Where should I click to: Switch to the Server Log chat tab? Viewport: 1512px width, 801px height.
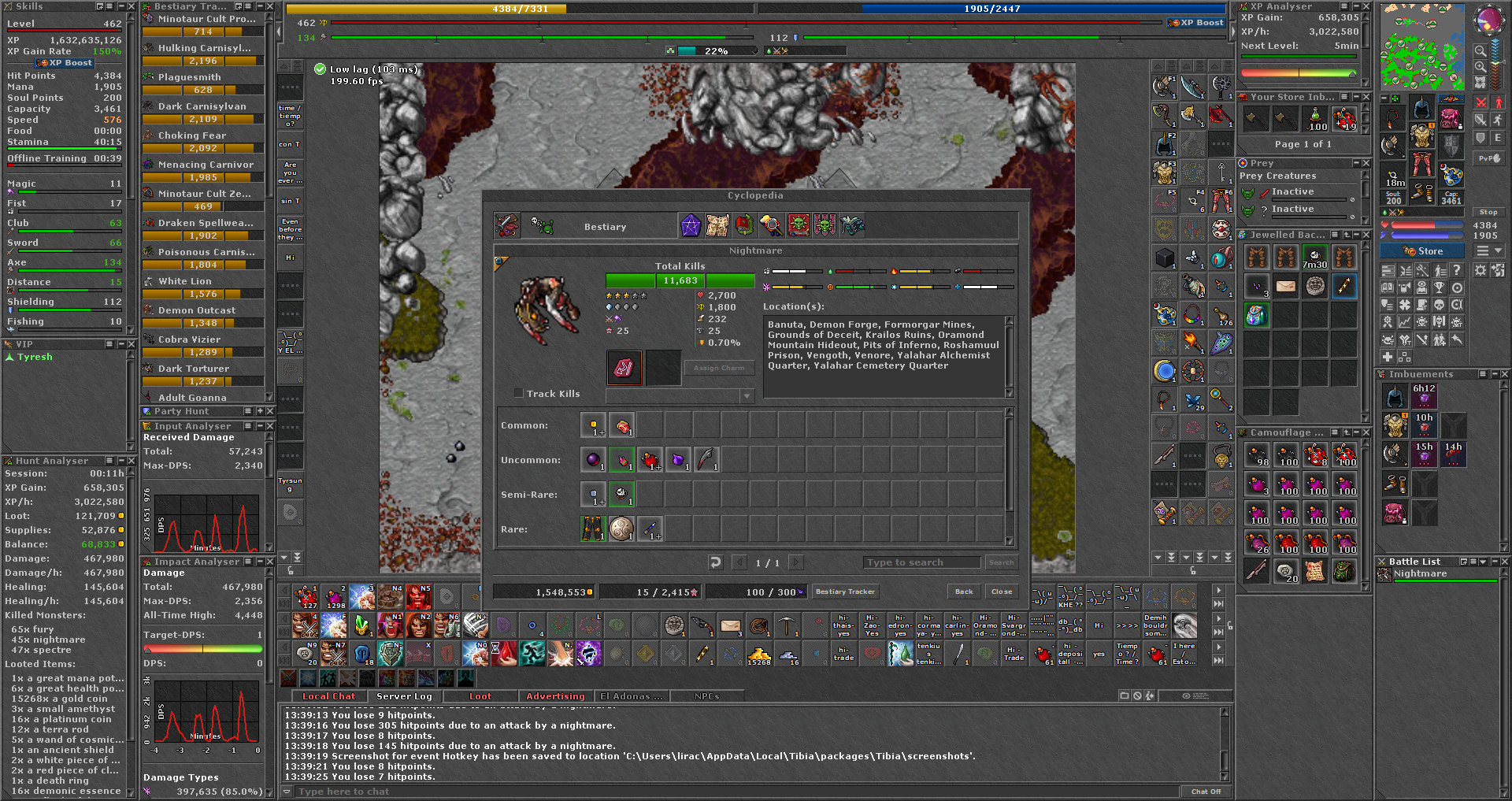404,696
